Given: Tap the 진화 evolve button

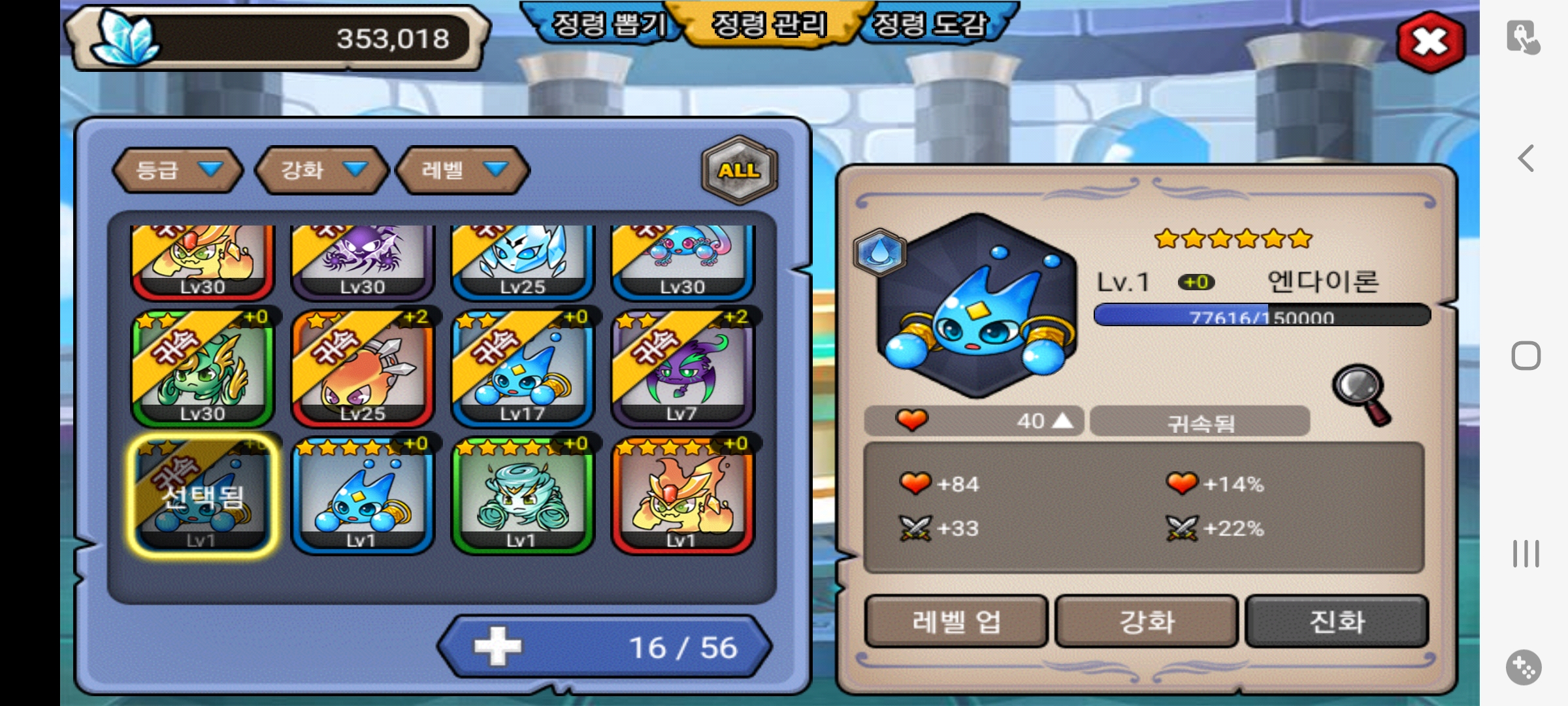Looking at the screenshot, I should pyautogui.click(x=1337, y=621).
